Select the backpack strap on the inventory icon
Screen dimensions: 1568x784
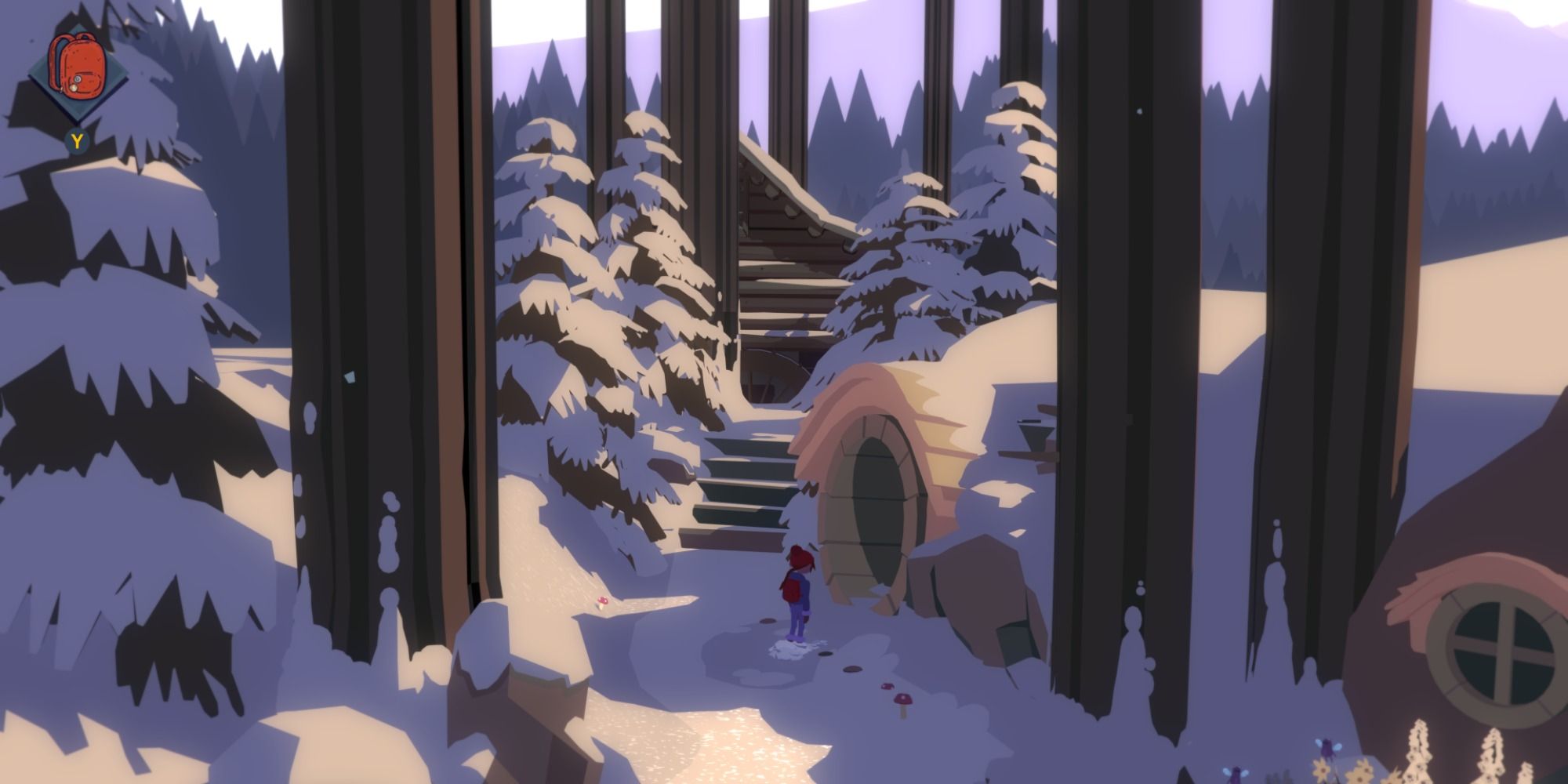point(55,59)
